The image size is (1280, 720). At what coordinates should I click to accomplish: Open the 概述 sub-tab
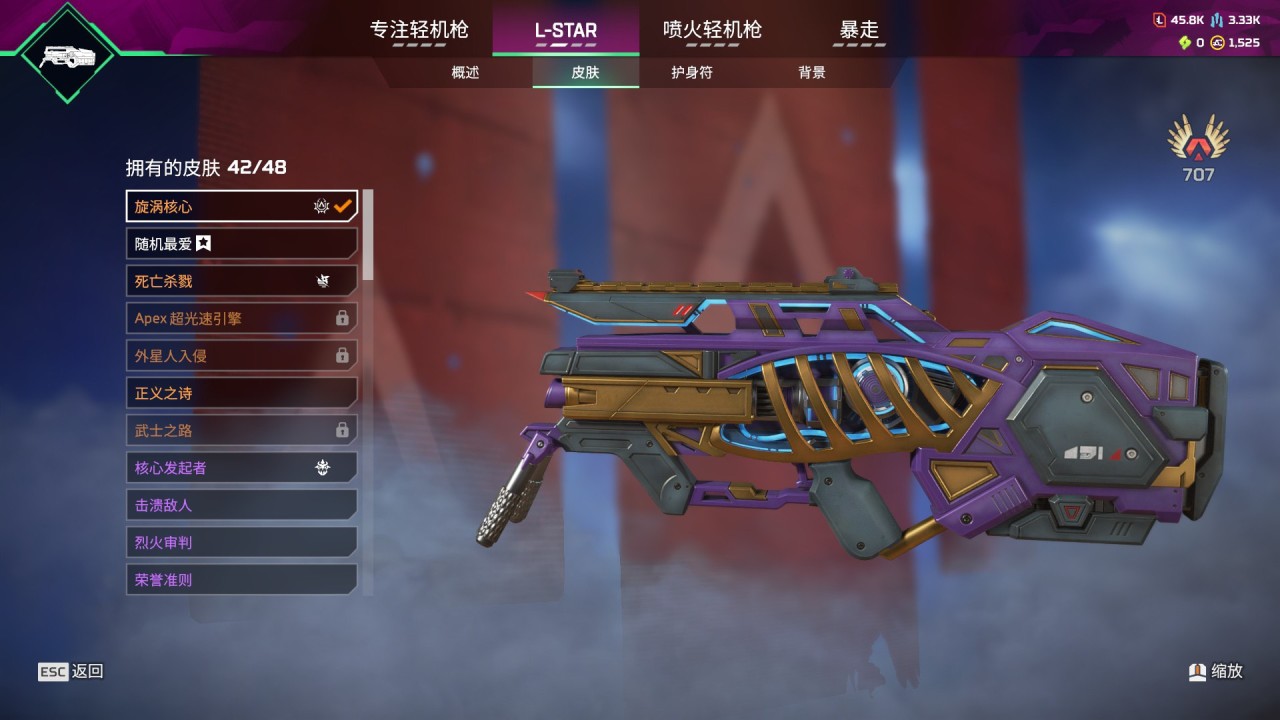click(x=465, y=73)
